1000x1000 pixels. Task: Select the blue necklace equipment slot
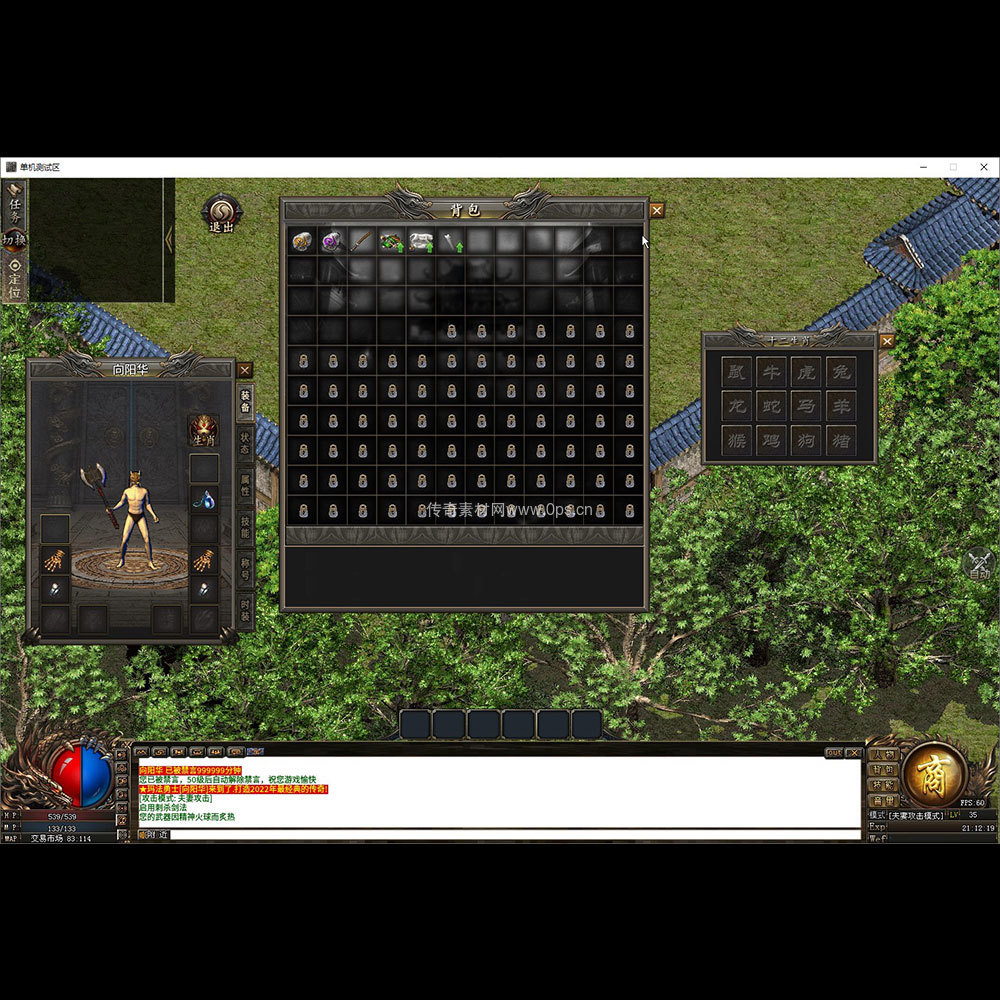[x=204, y=498]
